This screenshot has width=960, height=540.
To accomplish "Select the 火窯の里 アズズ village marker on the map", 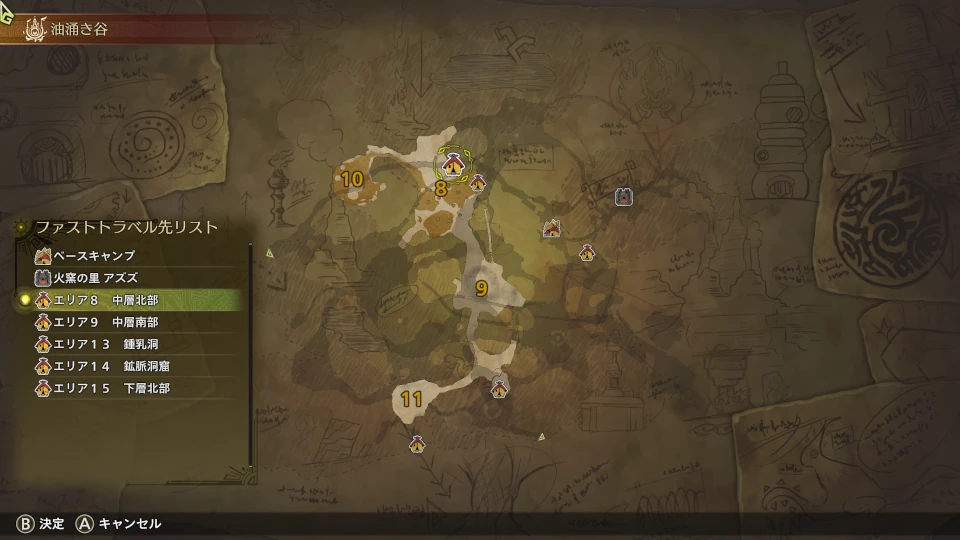I will (623, 197).
